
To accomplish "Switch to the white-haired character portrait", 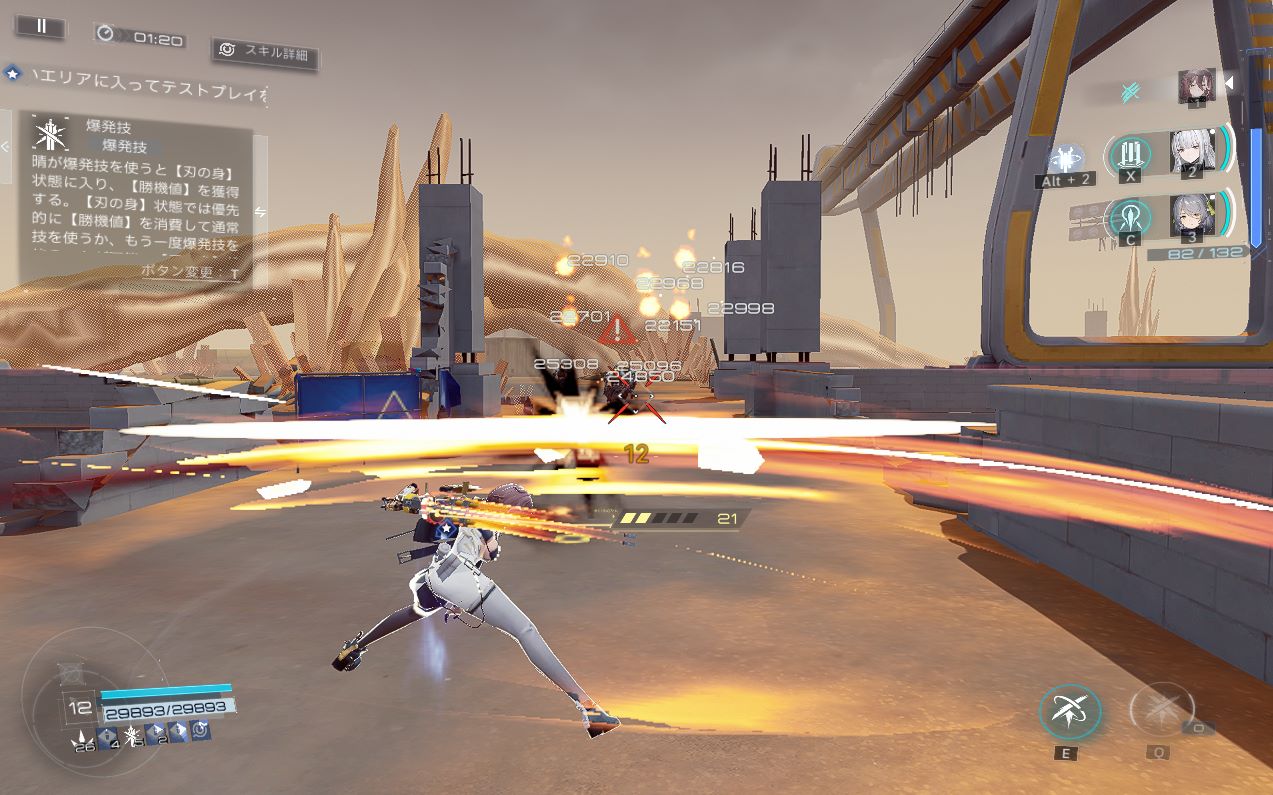I will (1191, 153).
